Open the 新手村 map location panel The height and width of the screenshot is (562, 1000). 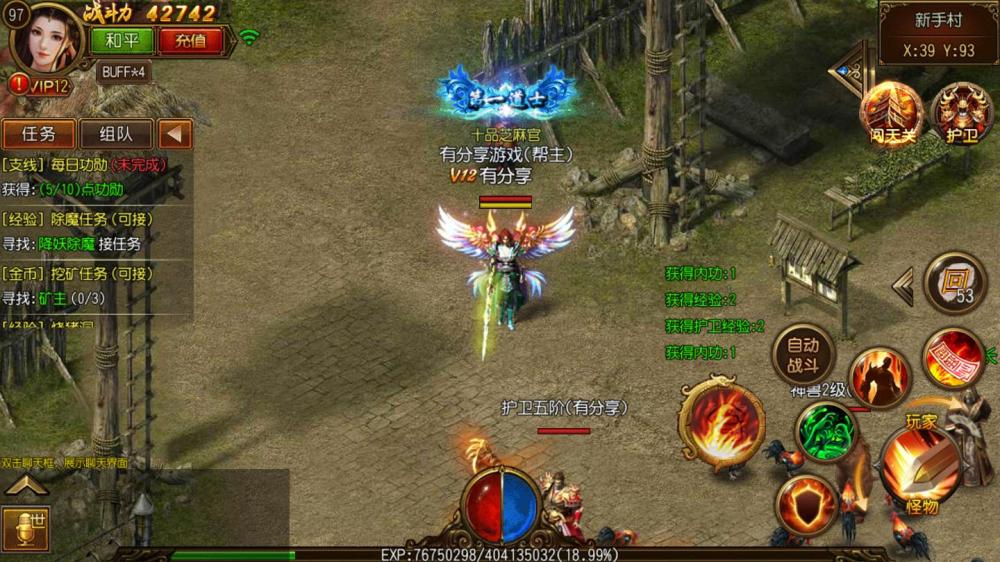point(938,34)
